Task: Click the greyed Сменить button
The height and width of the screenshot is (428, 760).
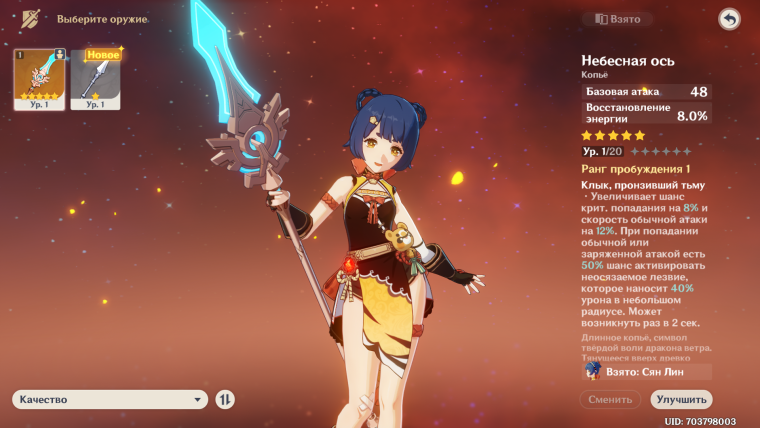Action: [x=610, y=399]
